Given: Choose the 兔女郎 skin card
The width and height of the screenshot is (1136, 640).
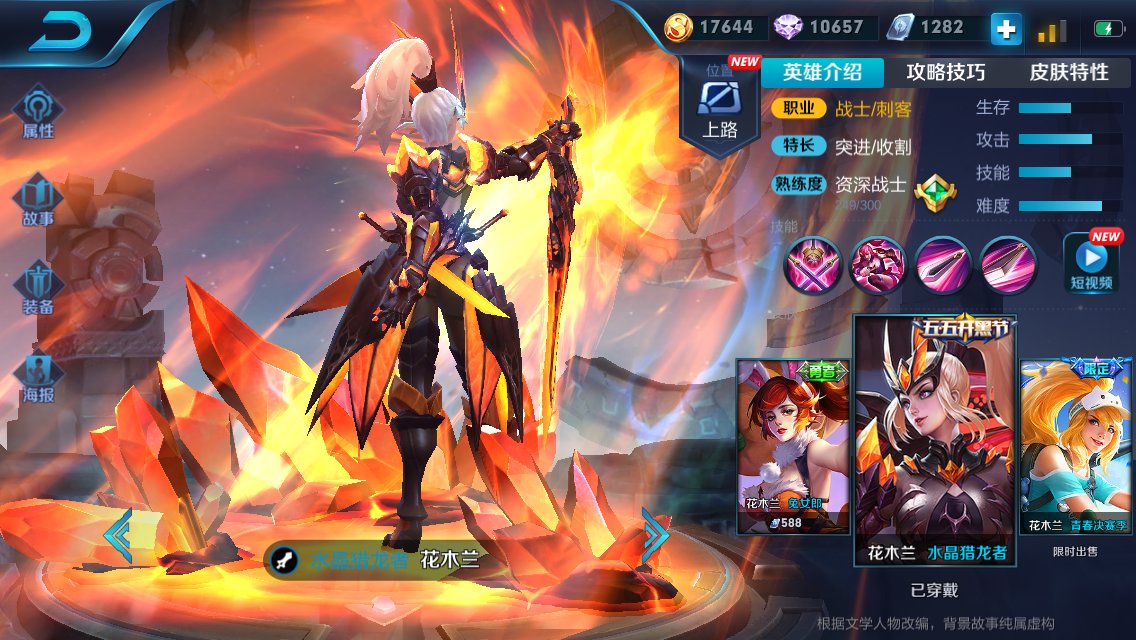Looking at the screenshot, I should point(793,445).
